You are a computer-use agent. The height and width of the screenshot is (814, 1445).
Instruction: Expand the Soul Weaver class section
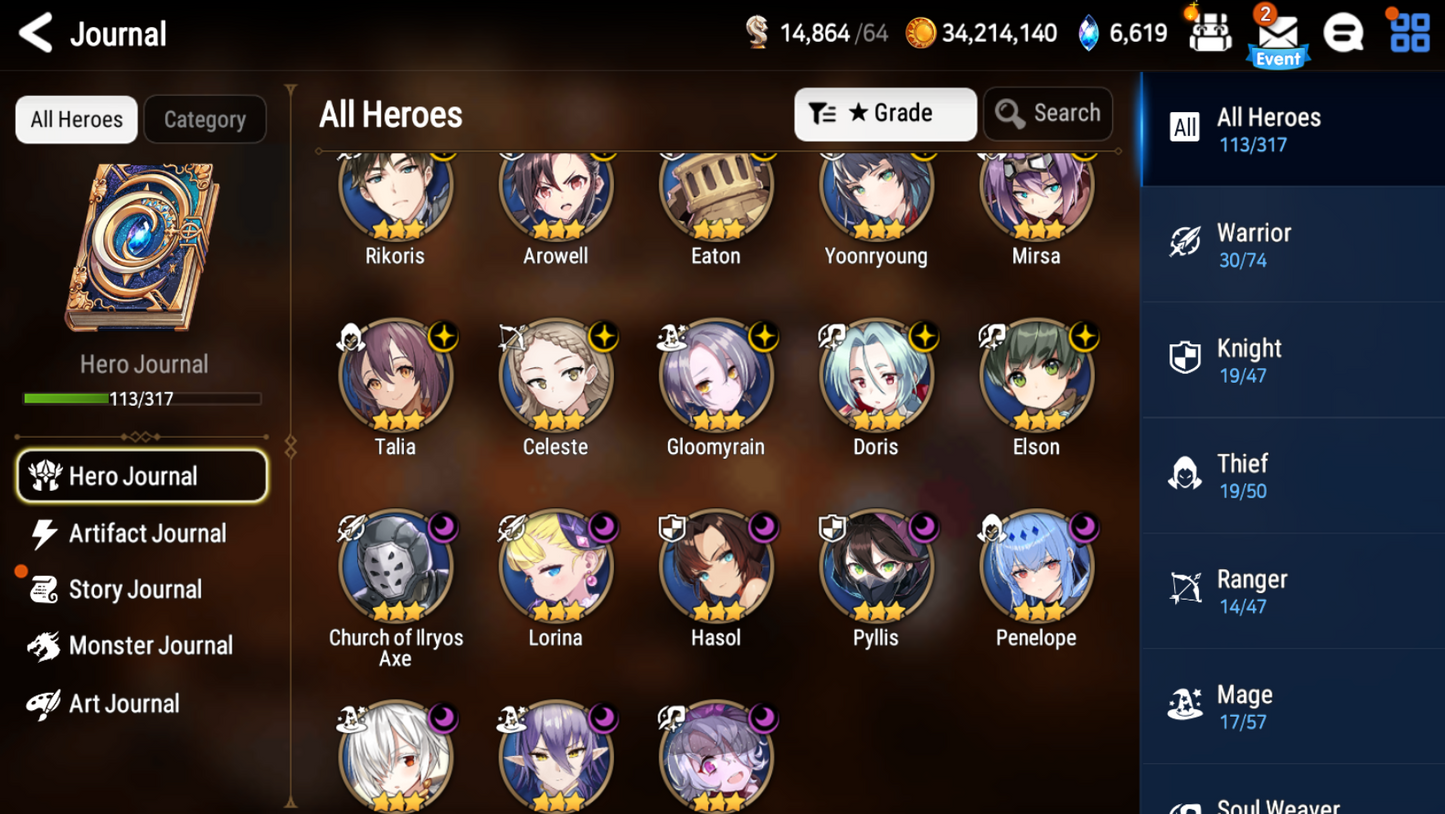[1291, 800]
